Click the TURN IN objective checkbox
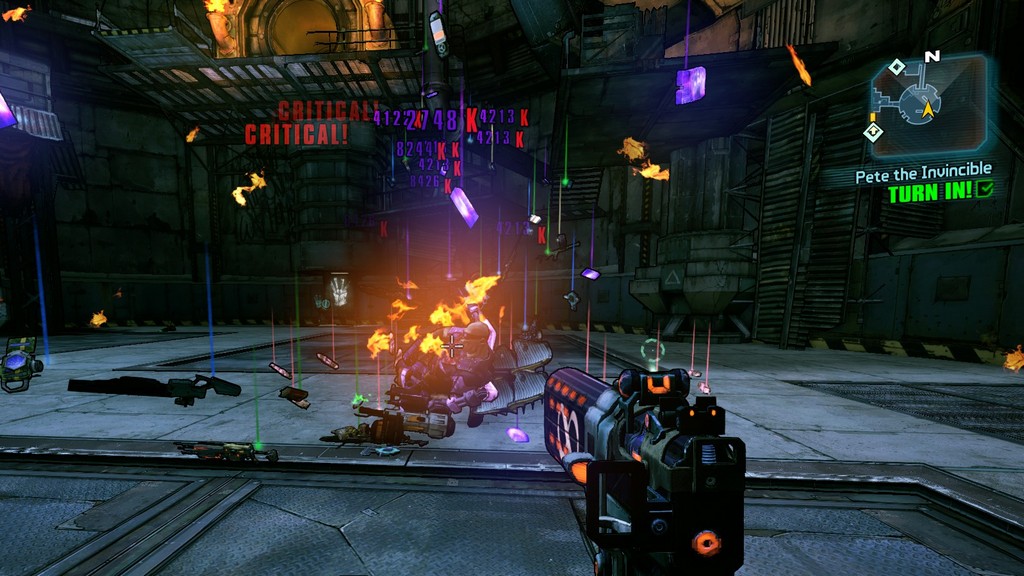Image resolution: width=1024 pixels, height=576 pixels. [986, 191]
